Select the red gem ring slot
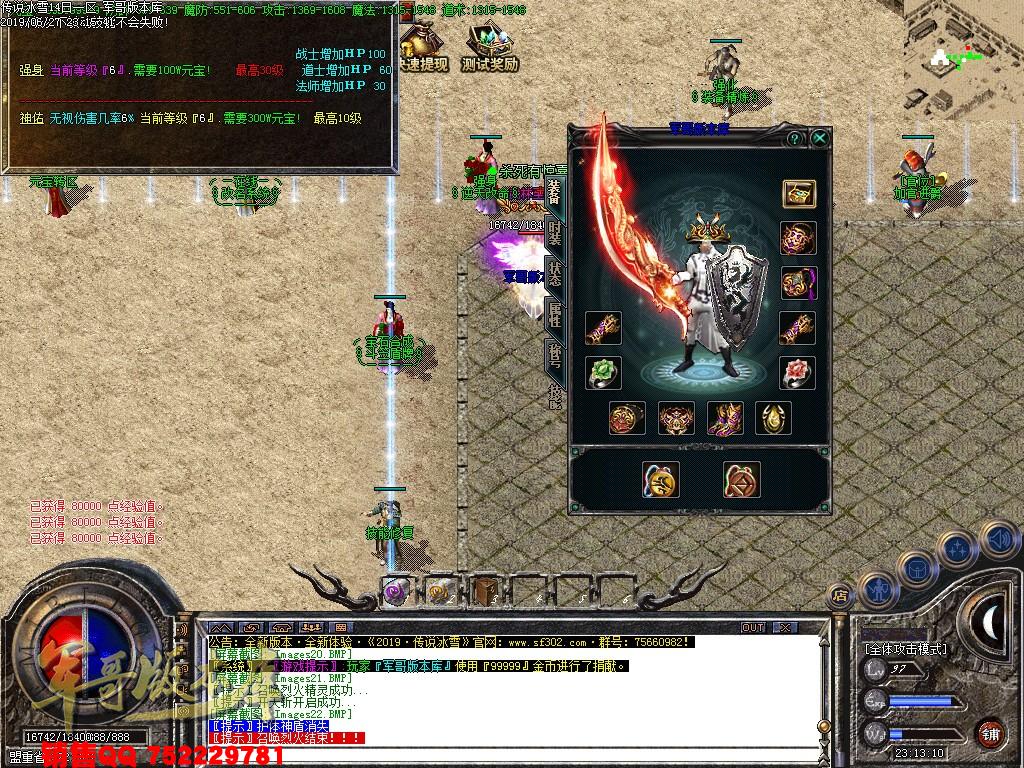Screen dimensions: 1024x768 (798, 373)
